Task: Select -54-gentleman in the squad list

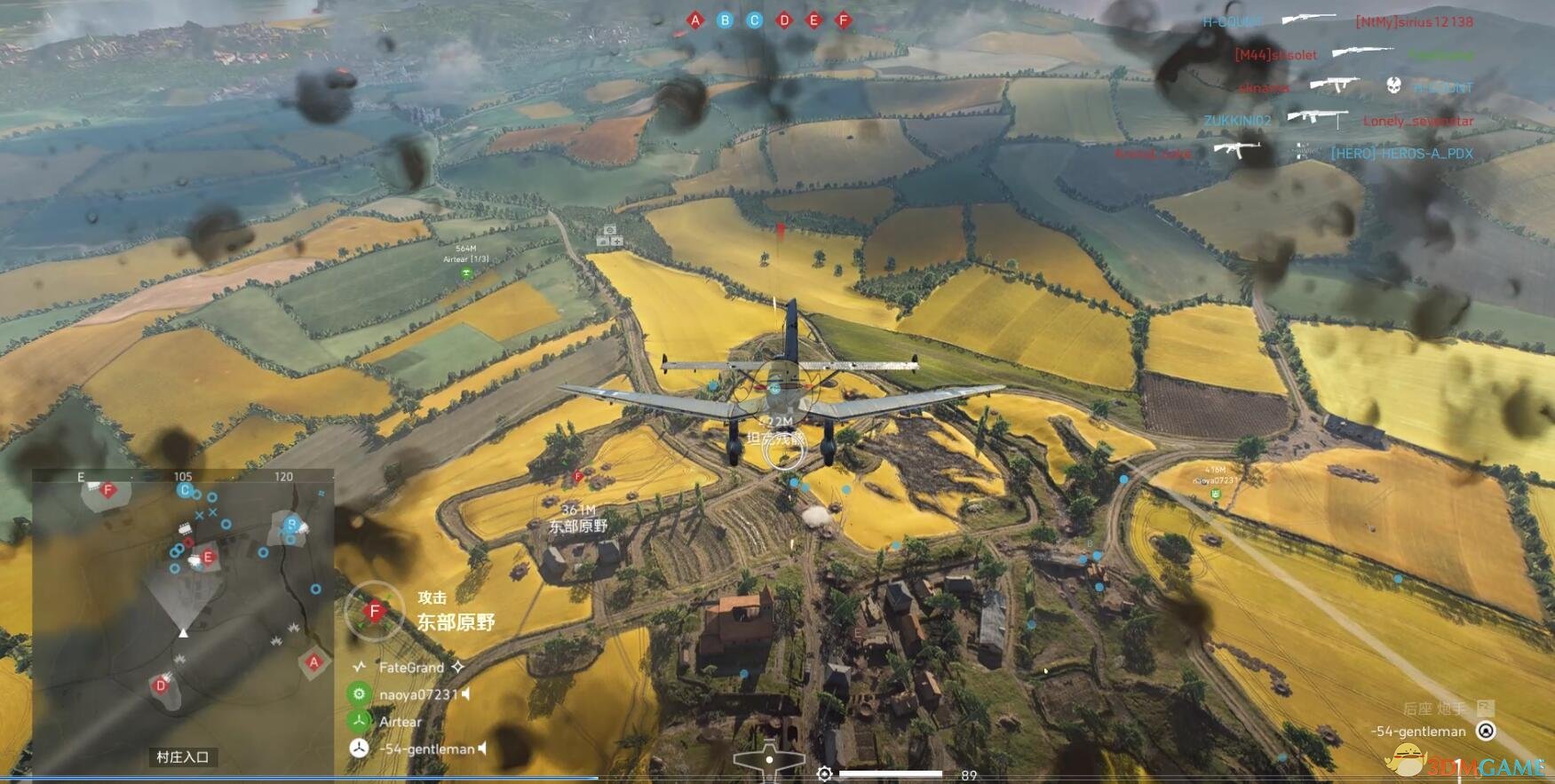Action: click(427, 749)
